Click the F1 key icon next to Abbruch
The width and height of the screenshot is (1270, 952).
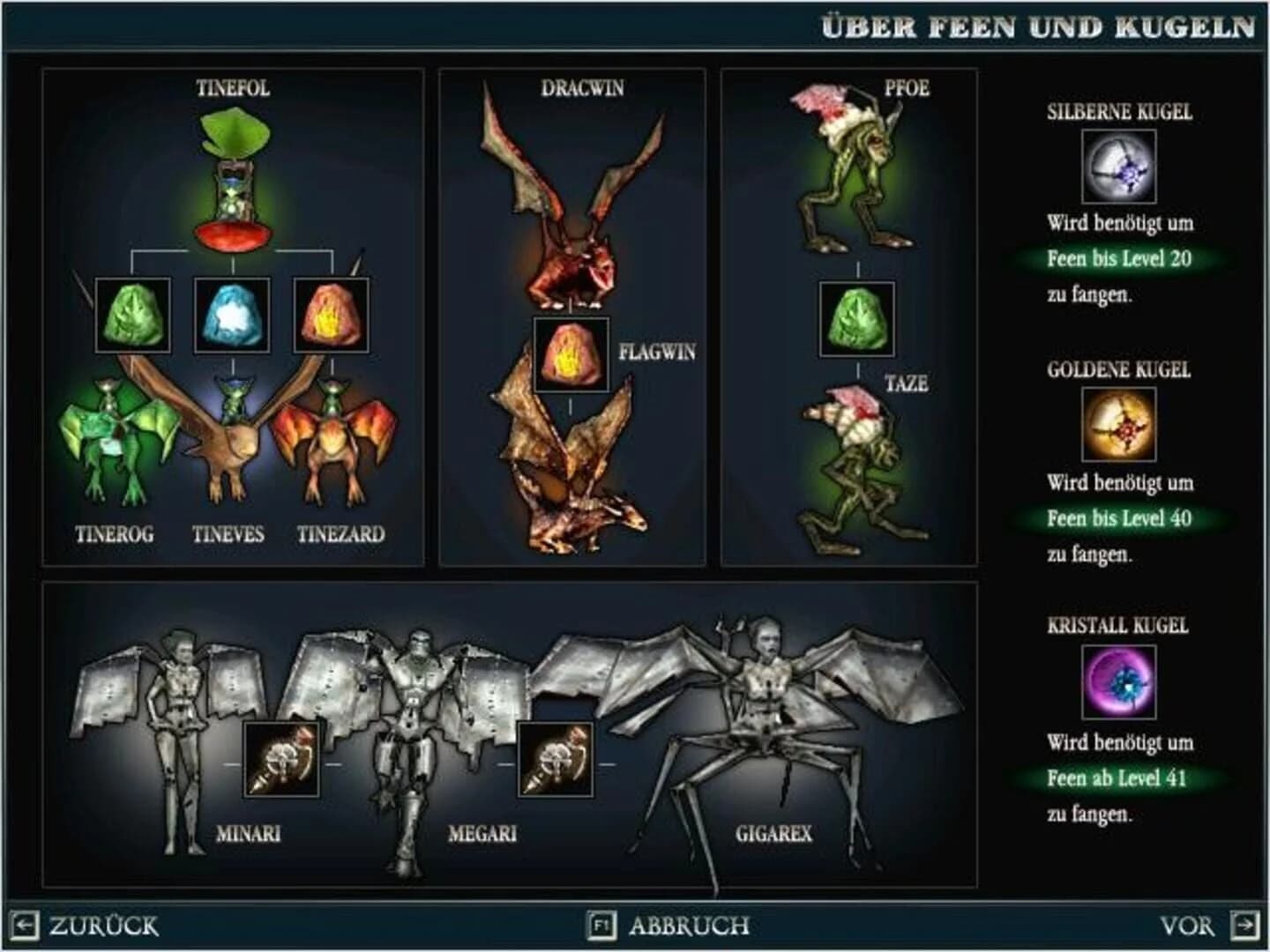click(601, 926)
